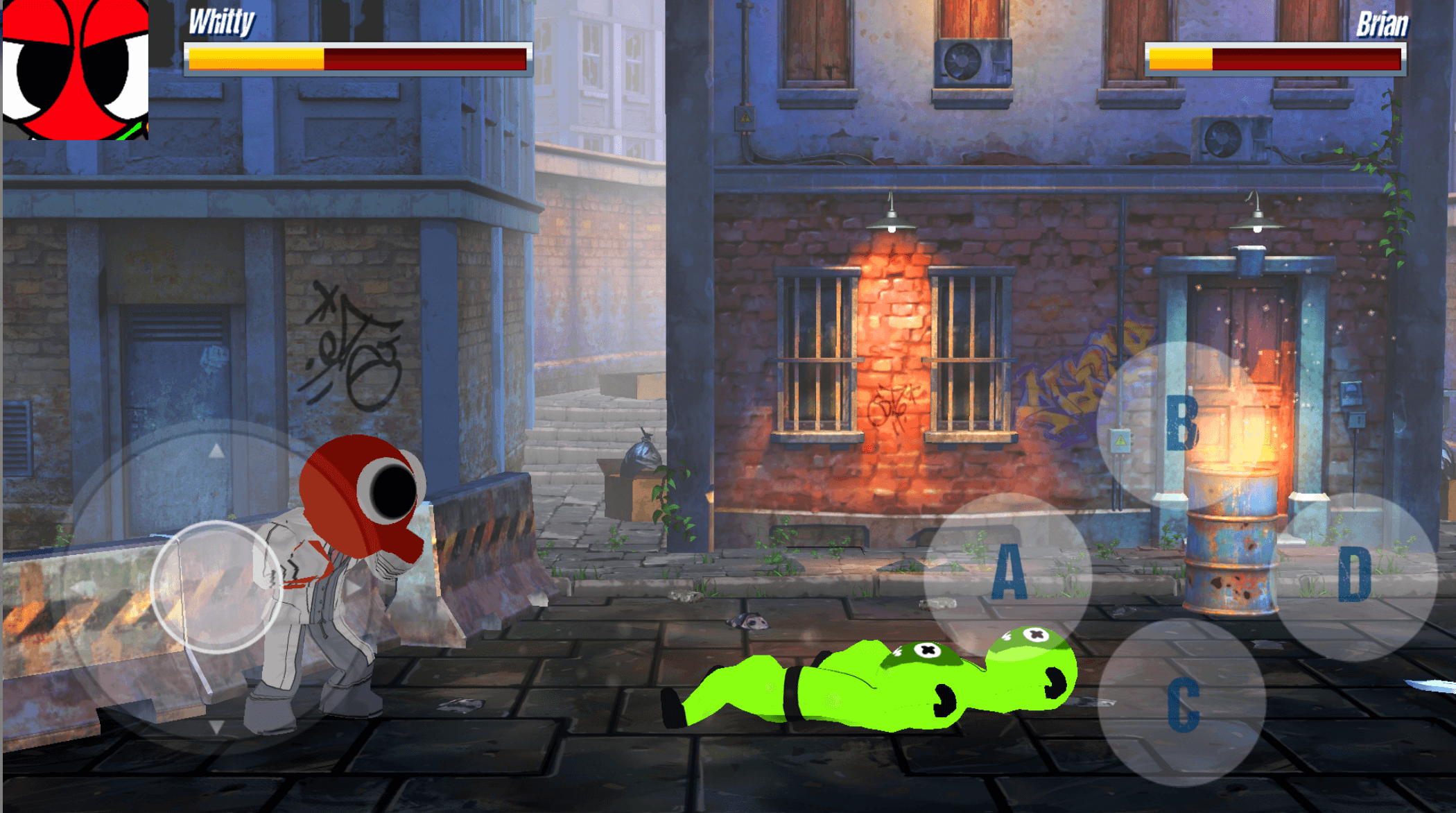Screen dimensions: 1456x813
Task: Tap Whitty's yellow health bar
Action: 257,59
